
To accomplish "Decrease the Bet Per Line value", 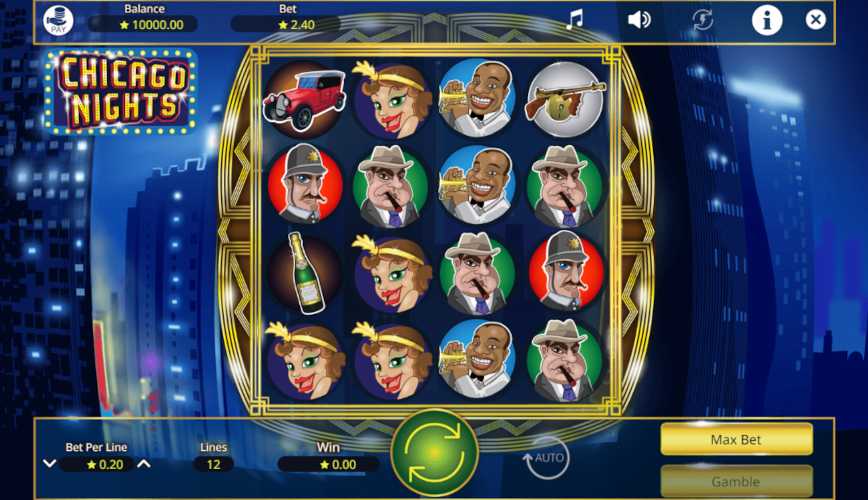I will point(49,464).
